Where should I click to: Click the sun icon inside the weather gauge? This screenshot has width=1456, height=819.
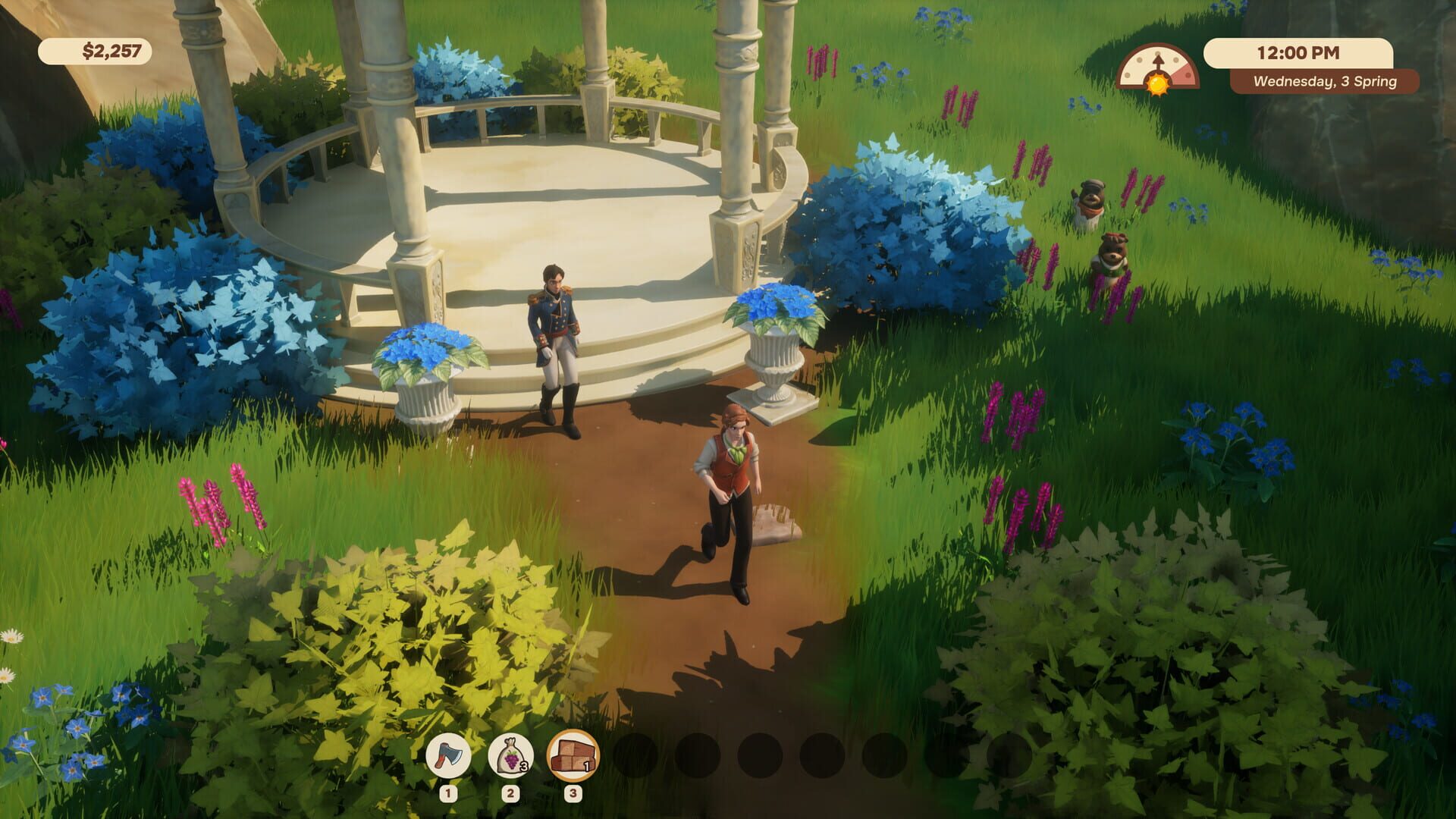(1157, 85)
